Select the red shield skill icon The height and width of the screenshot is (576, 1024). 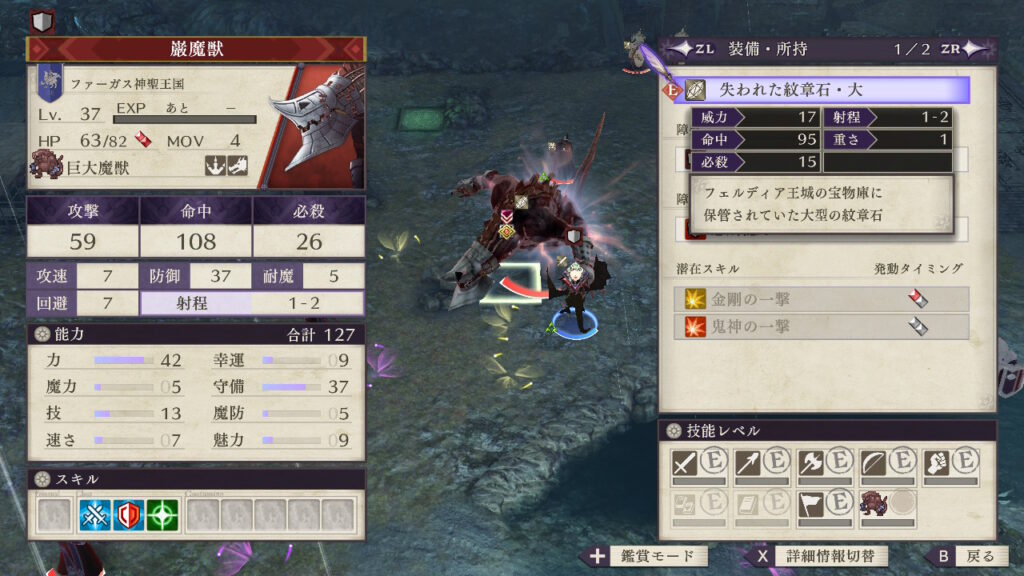click(x=129, y=514)
